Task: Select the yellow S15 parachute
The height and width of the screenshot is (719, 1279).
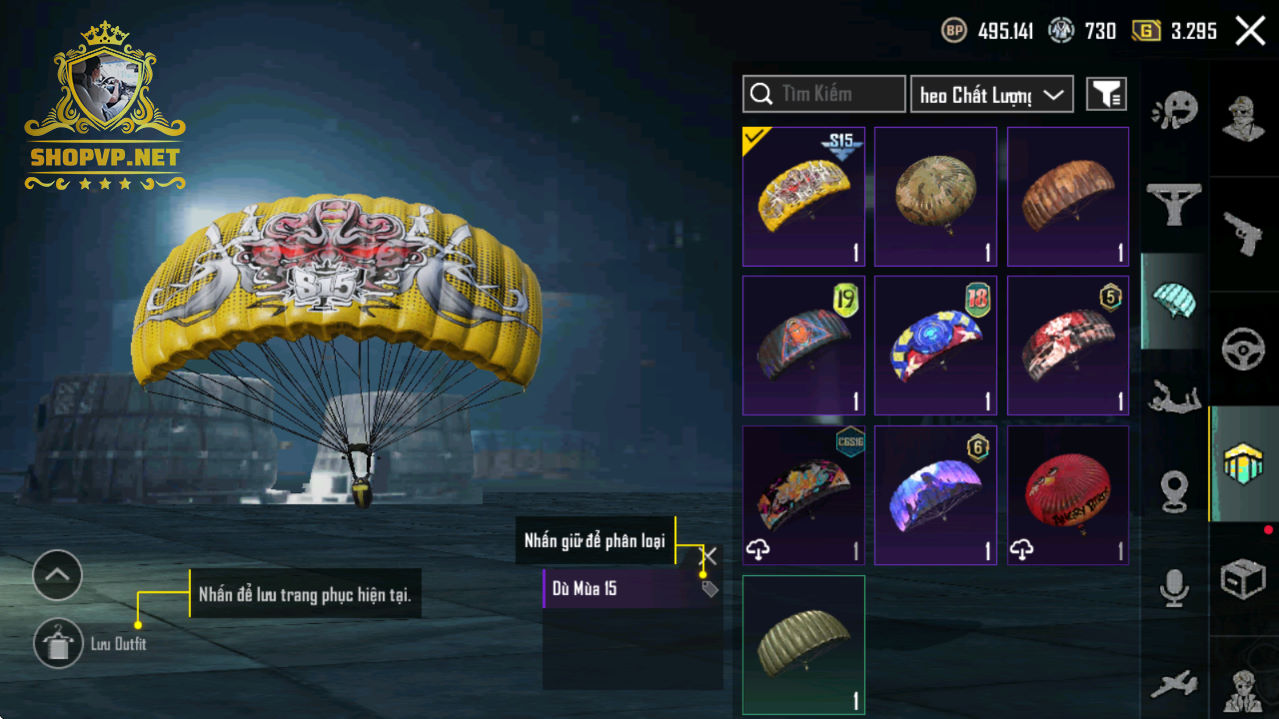Action: tap(803, 196)
